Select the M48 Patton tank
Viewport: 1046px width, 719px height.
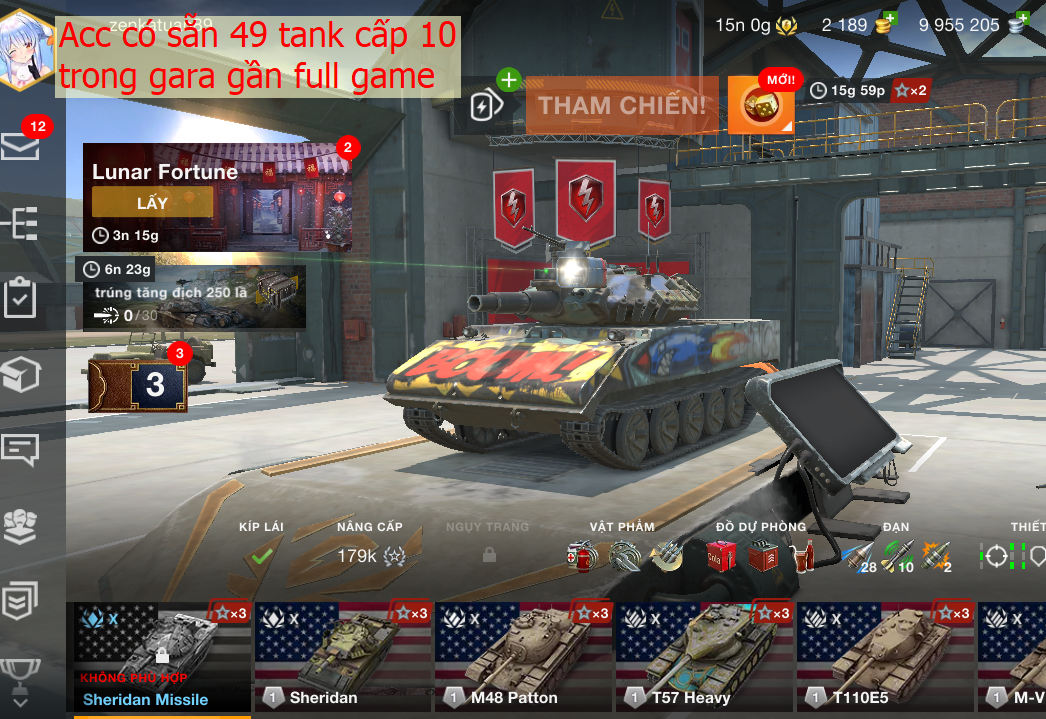pos(523,655)
